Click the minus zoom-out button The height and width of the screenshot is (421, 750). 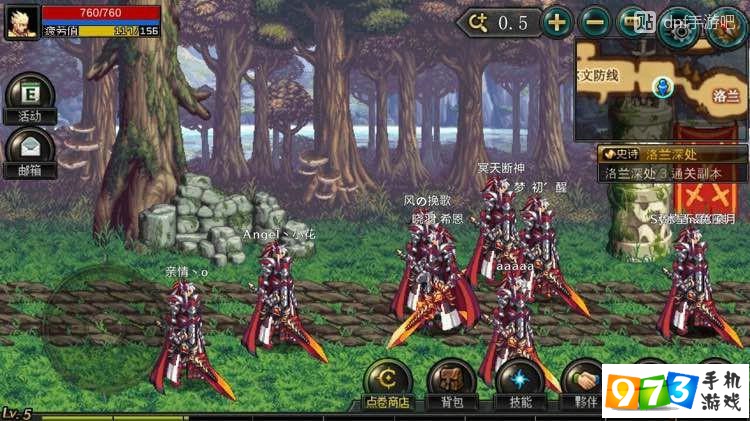pos(595,22)
